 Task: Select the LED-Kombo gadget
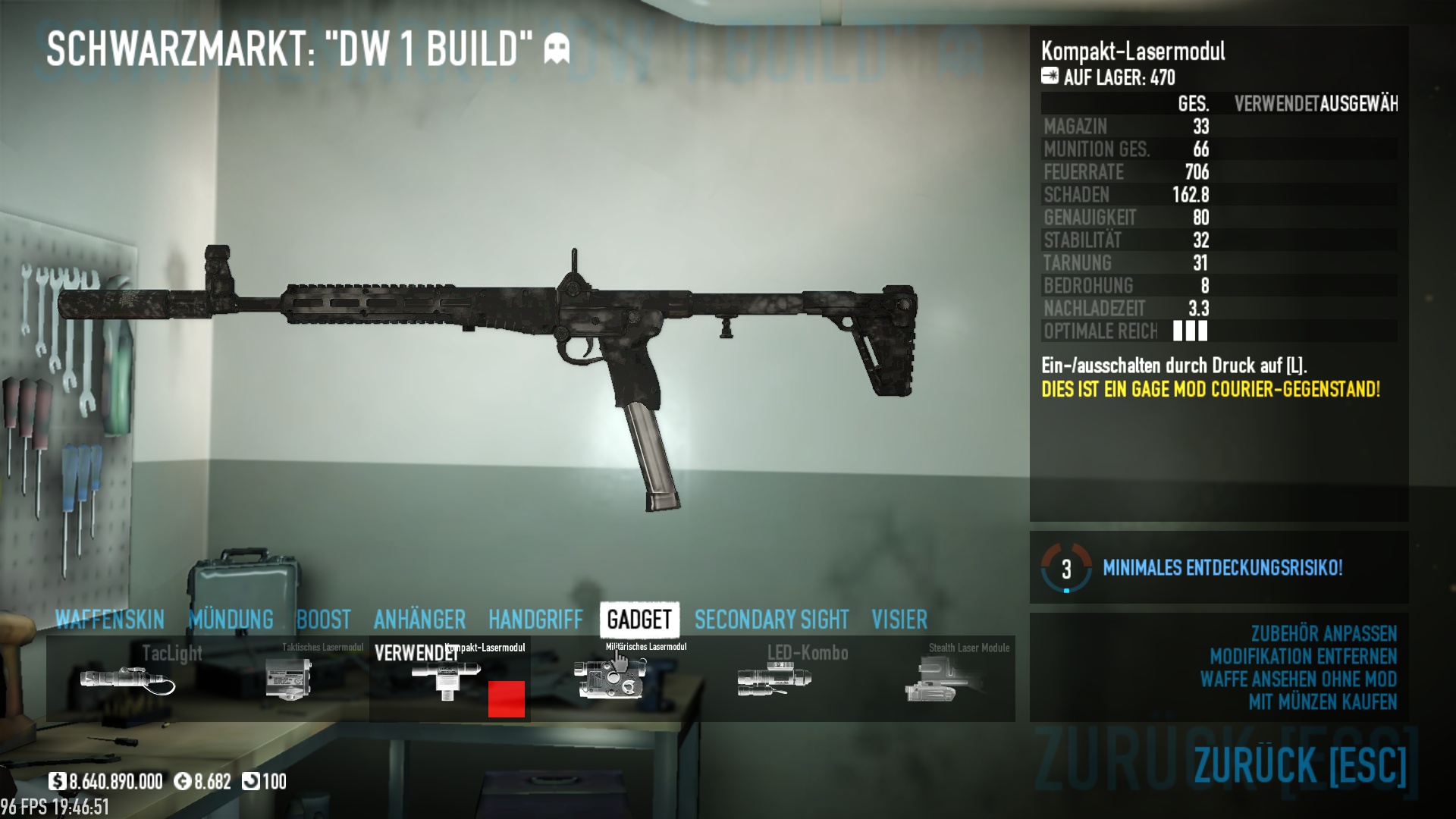(773, 679)
